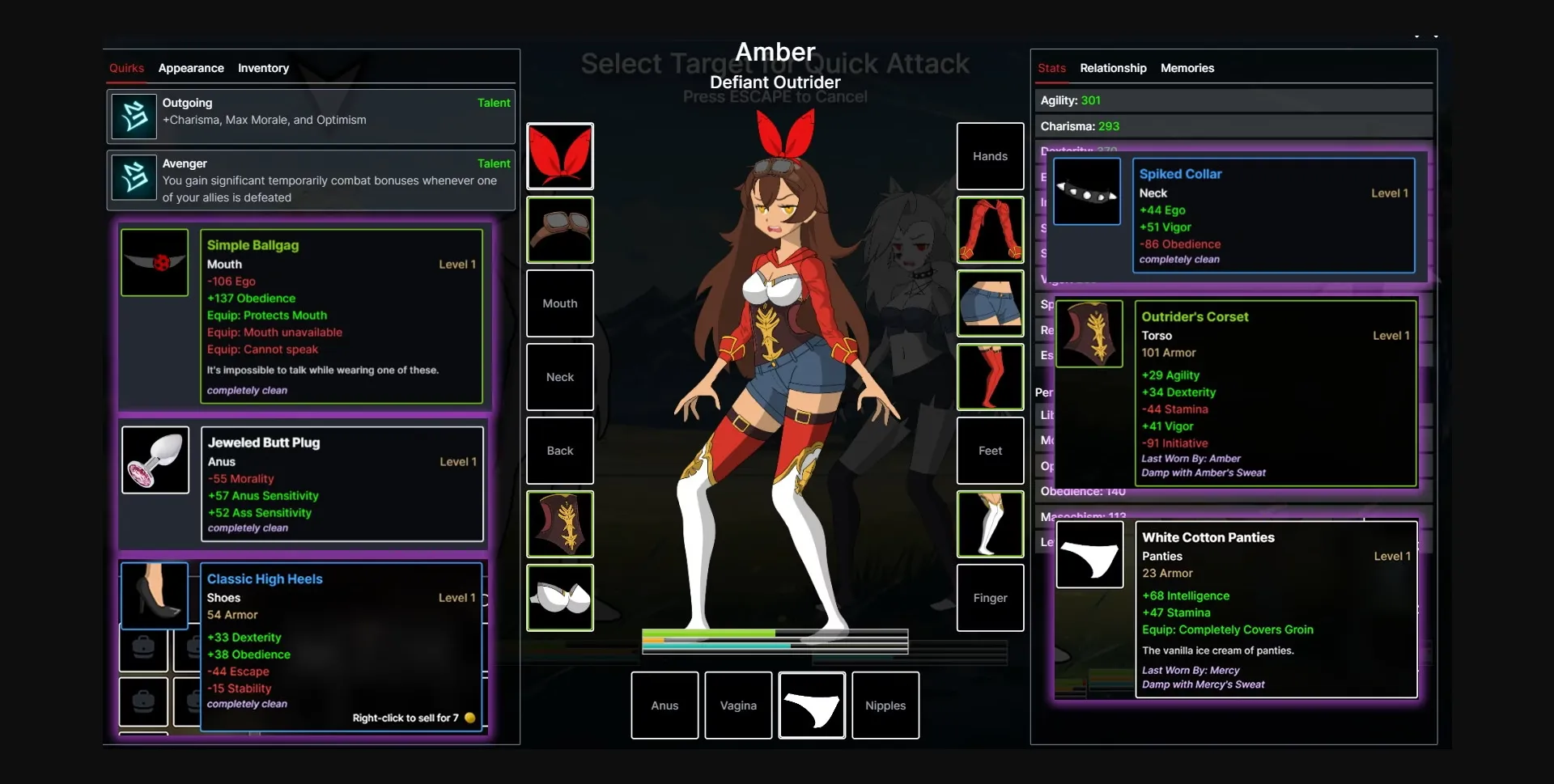The image size is (1554, 784).
Task: Switch to the Inventory tab
Action: coord(263,68)
